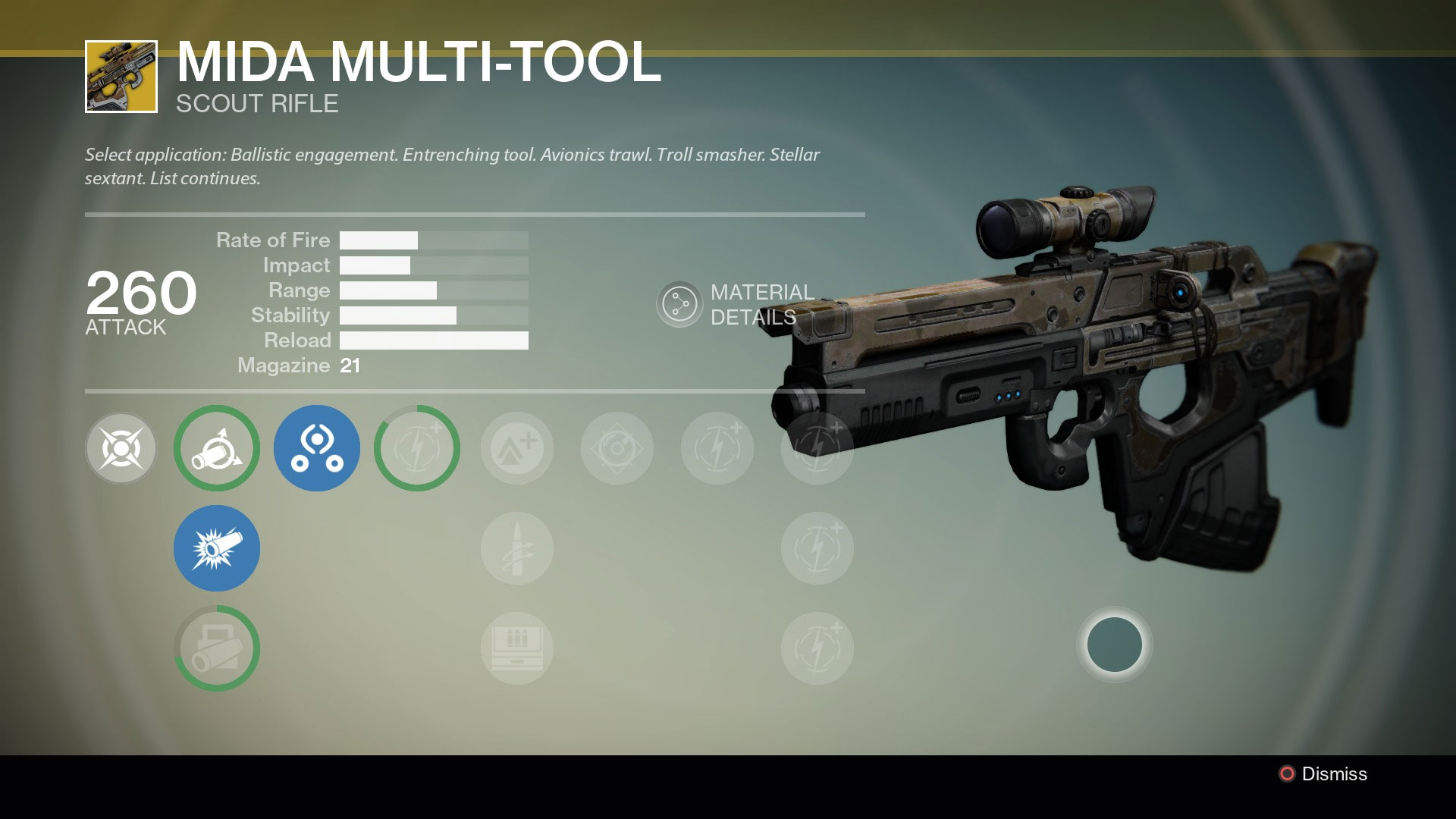Click the Lightweight triangle perk icon
The image size is (1456, 819).
tap(516, 448)
